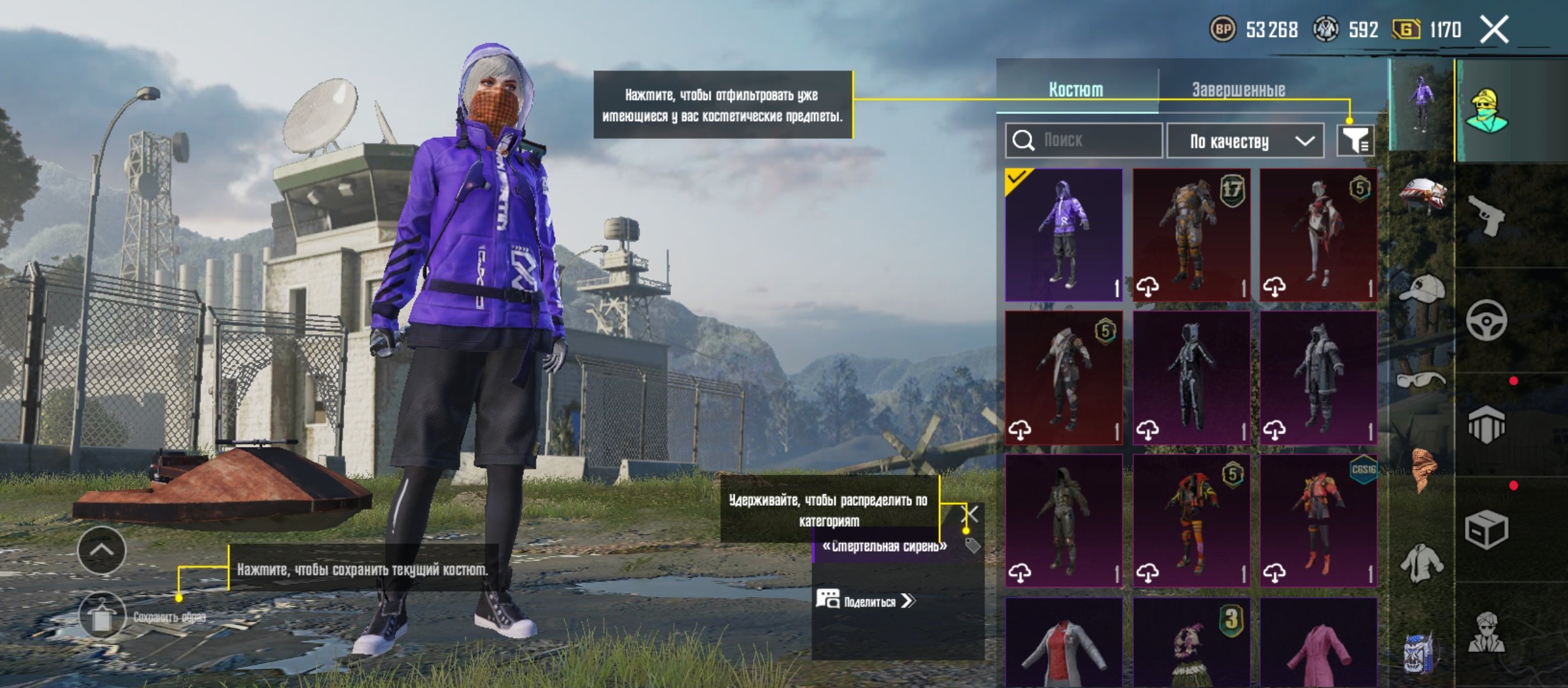
Task: Open the steering wheel vehicle category
Action: click(x=1486, y=320)
